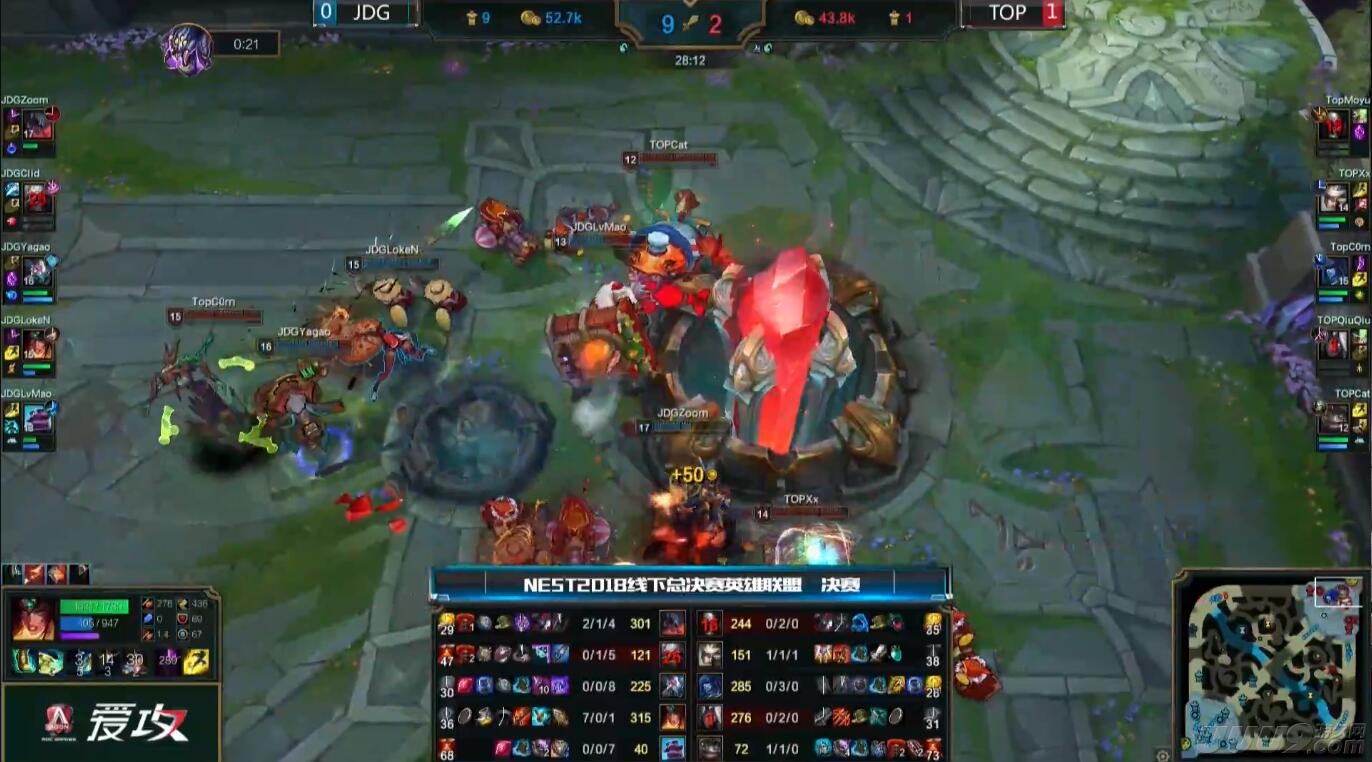Click the selected champion's portrait in the stats panel
The width and height of the screenshot is (1372, 762).
click(33, 620)
